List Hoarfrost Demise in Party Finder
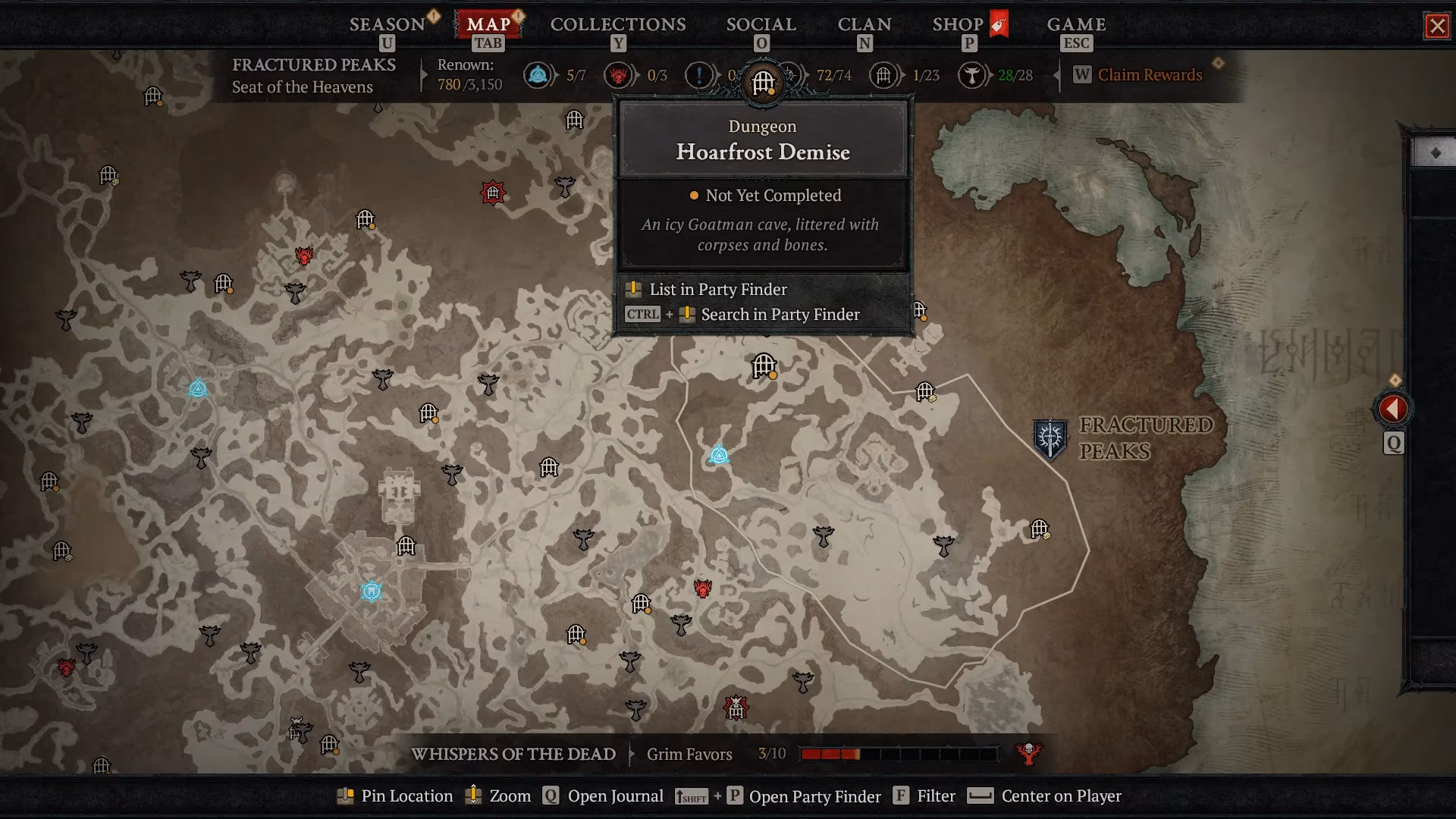 pyautogui.click(x=717, y=289)
